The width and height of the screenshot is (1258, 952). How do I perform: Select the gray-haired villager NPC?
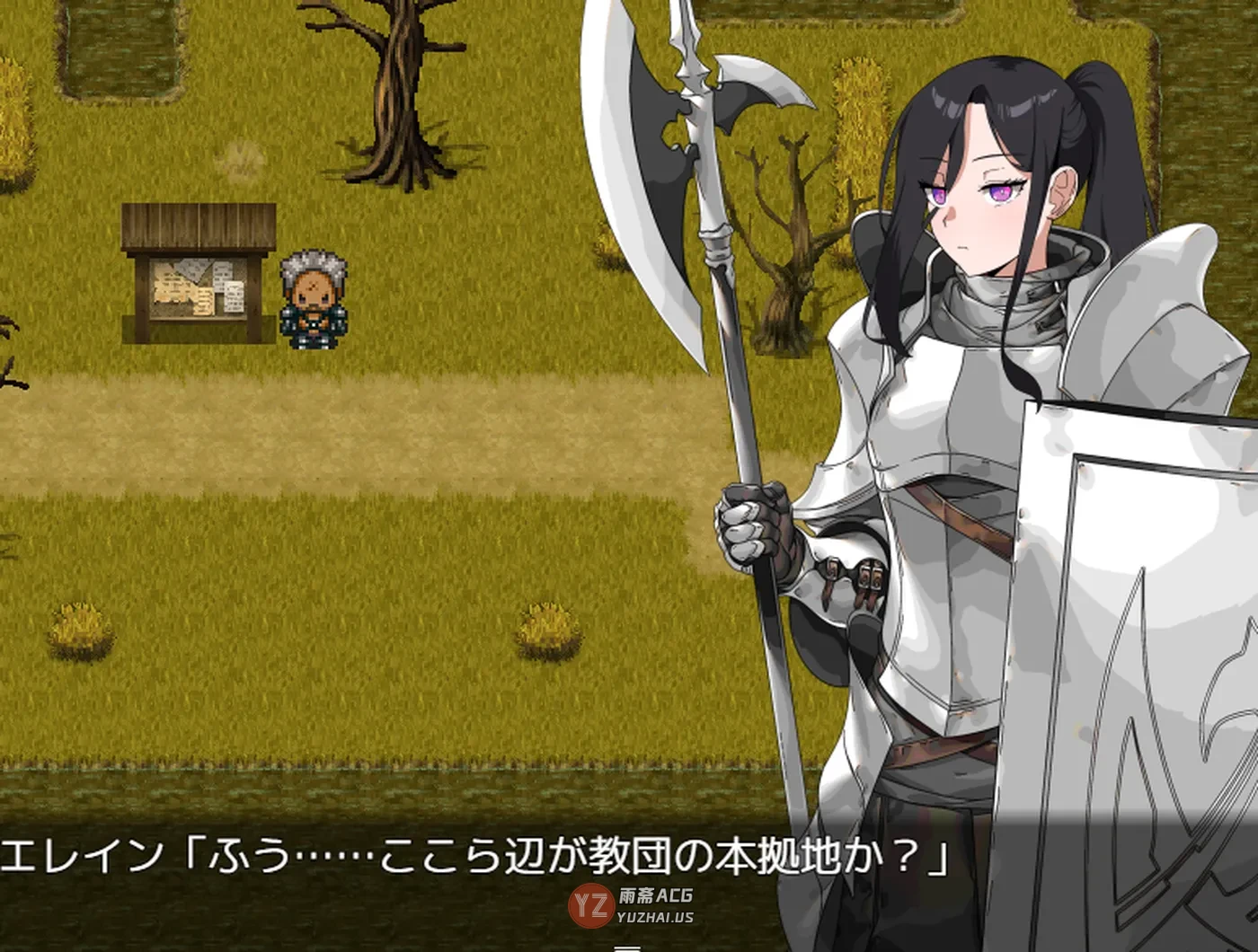click(x=313, y=301)
